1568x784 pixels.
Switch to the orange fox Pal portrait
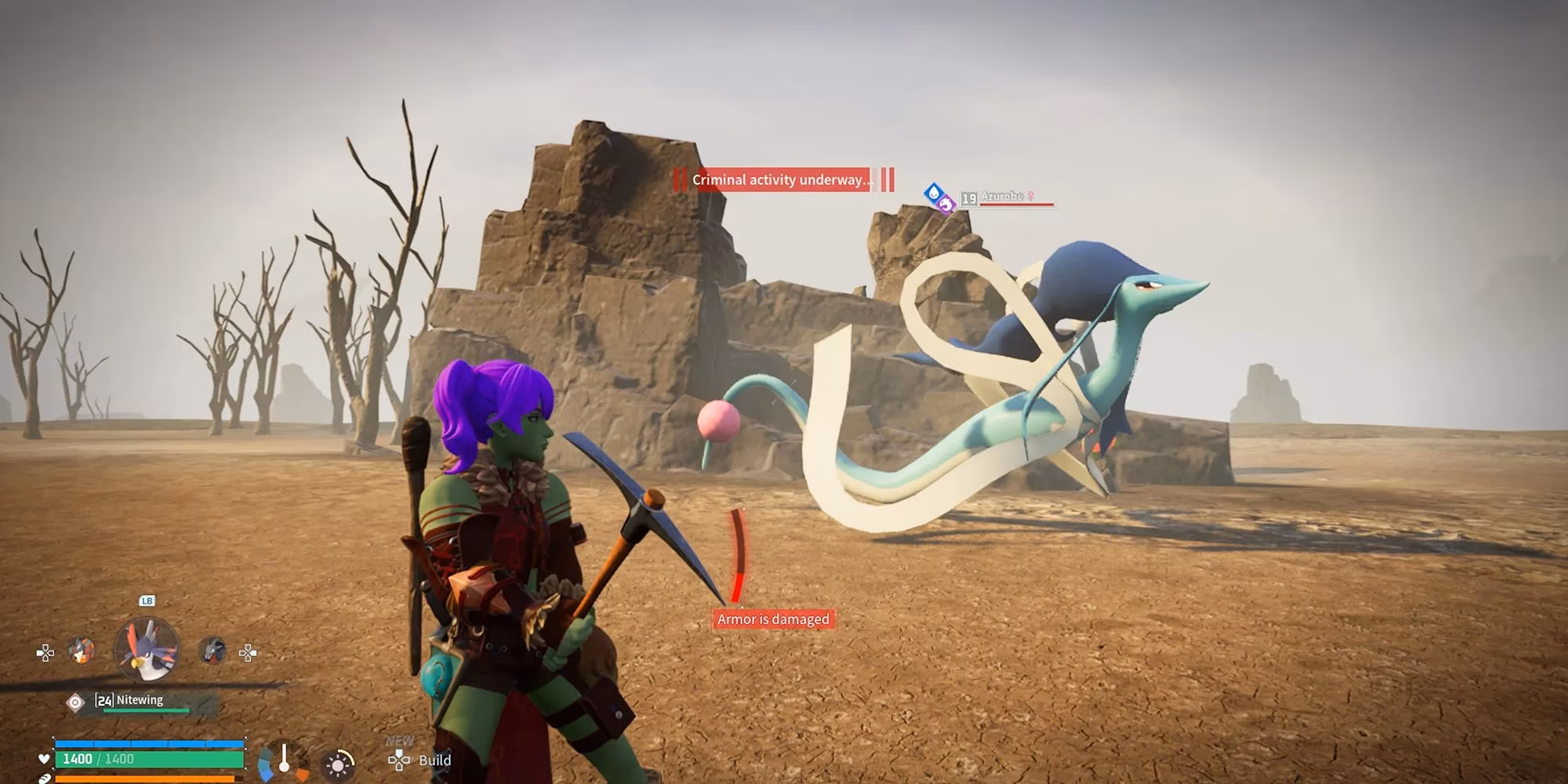coord(81,650)
